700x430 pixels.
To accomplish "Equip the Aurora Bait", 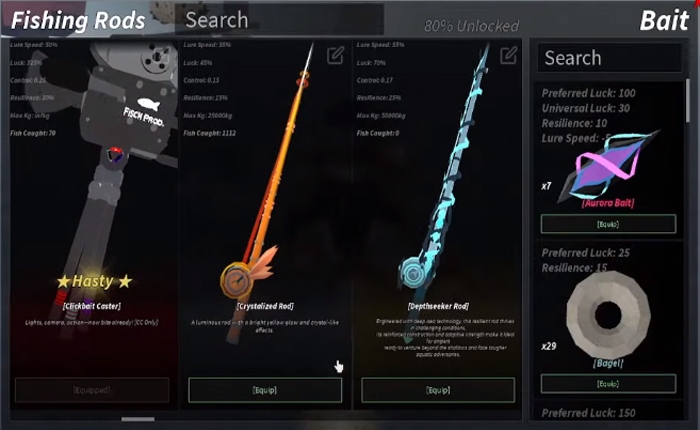I will (608, 224).
